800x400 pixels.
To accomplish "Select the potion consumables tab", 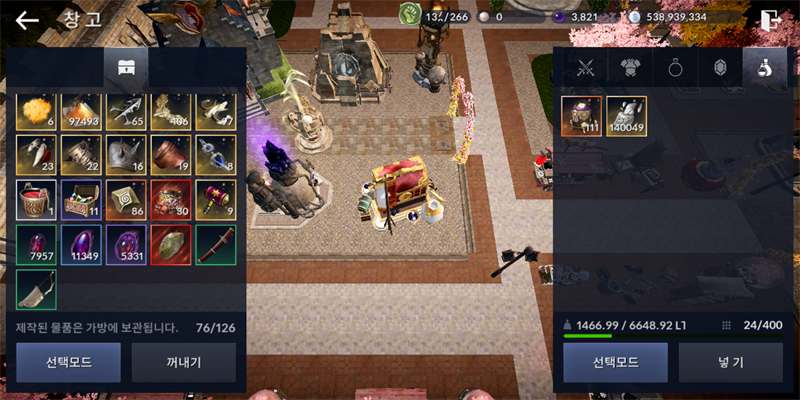I will [763, 68].
